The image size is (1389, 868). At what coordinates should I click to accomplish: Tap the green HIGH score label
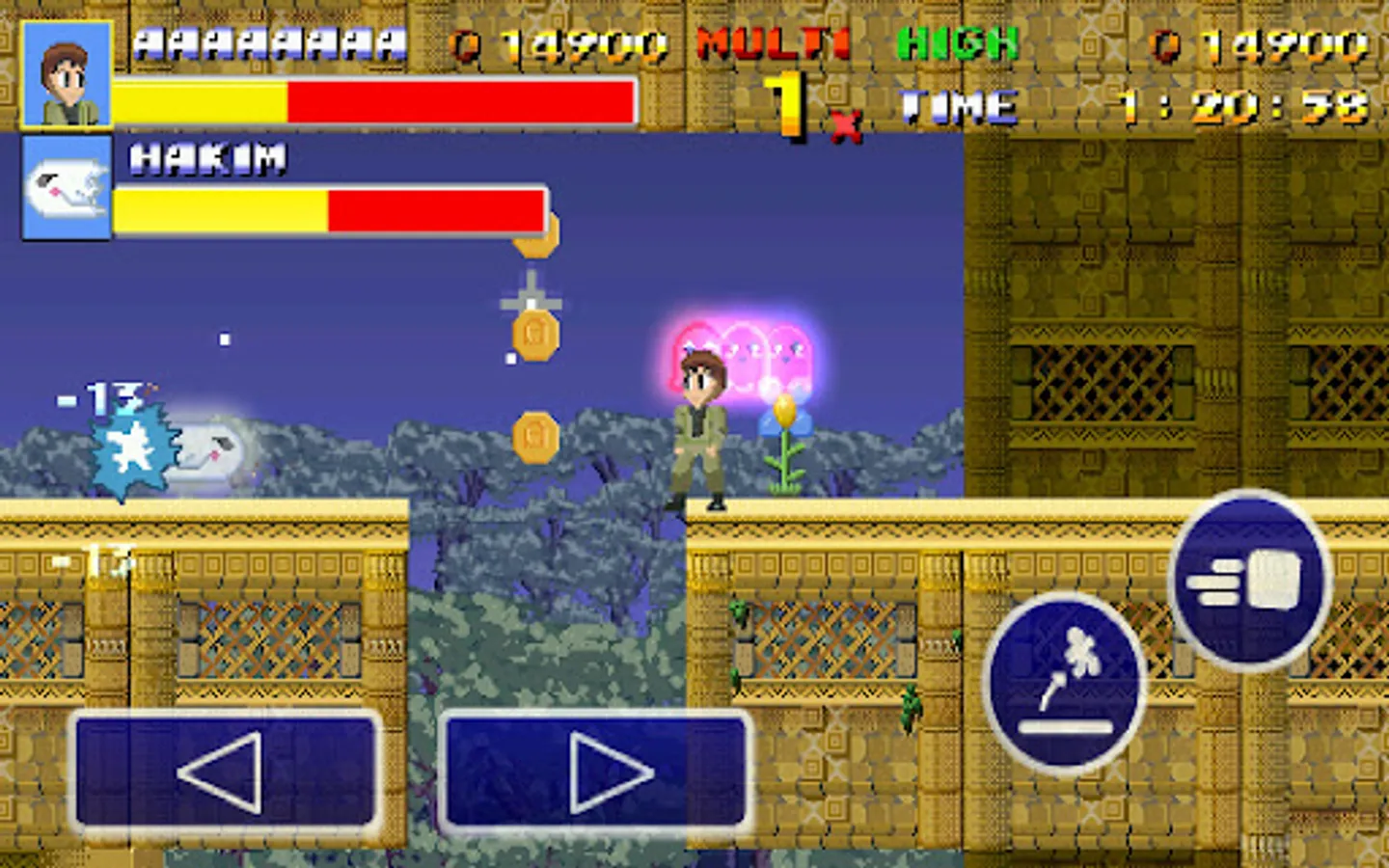coord(955,43)
